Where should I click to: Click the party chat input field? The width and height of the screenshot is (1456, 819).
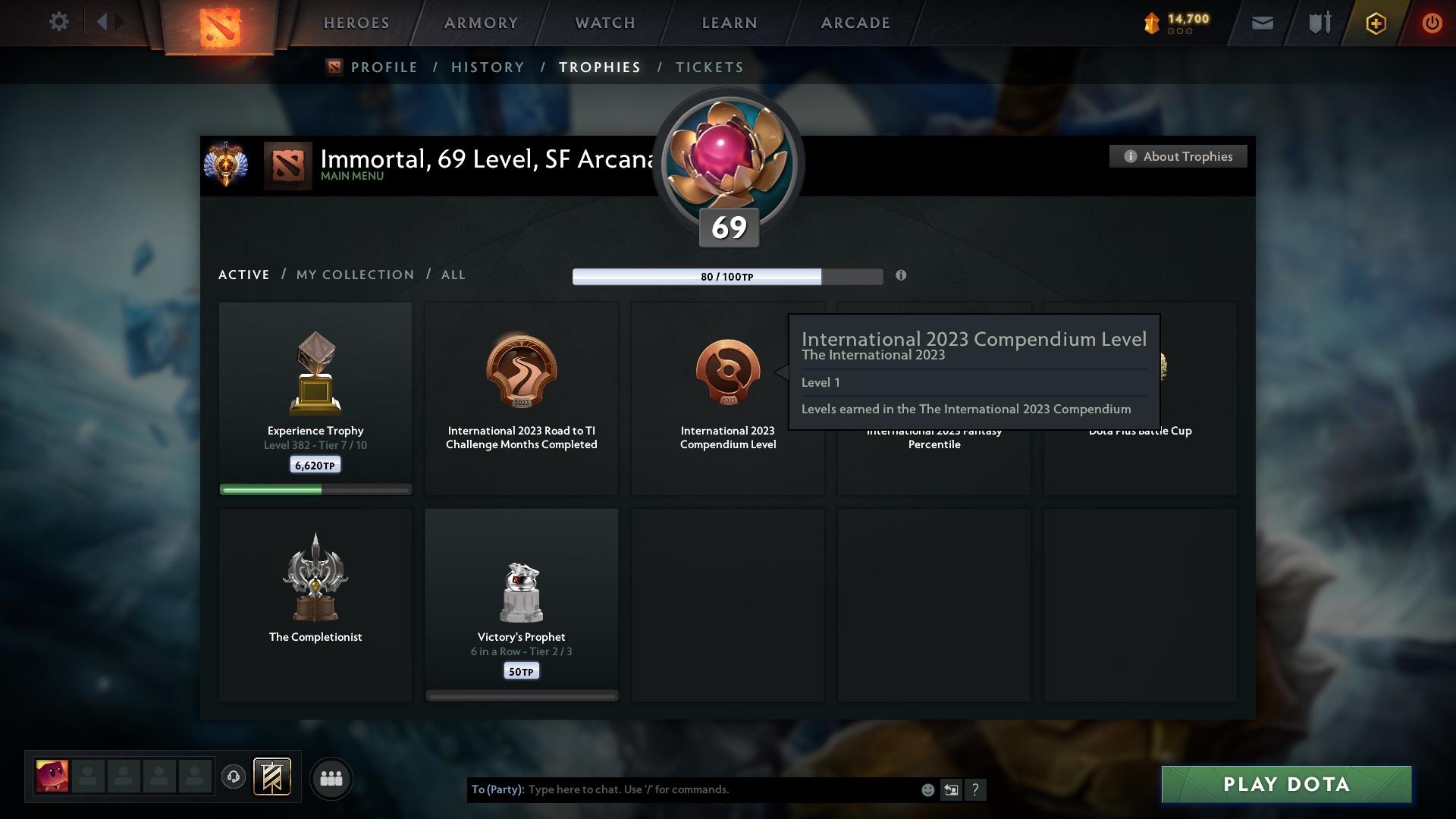(x=682, y=789)
